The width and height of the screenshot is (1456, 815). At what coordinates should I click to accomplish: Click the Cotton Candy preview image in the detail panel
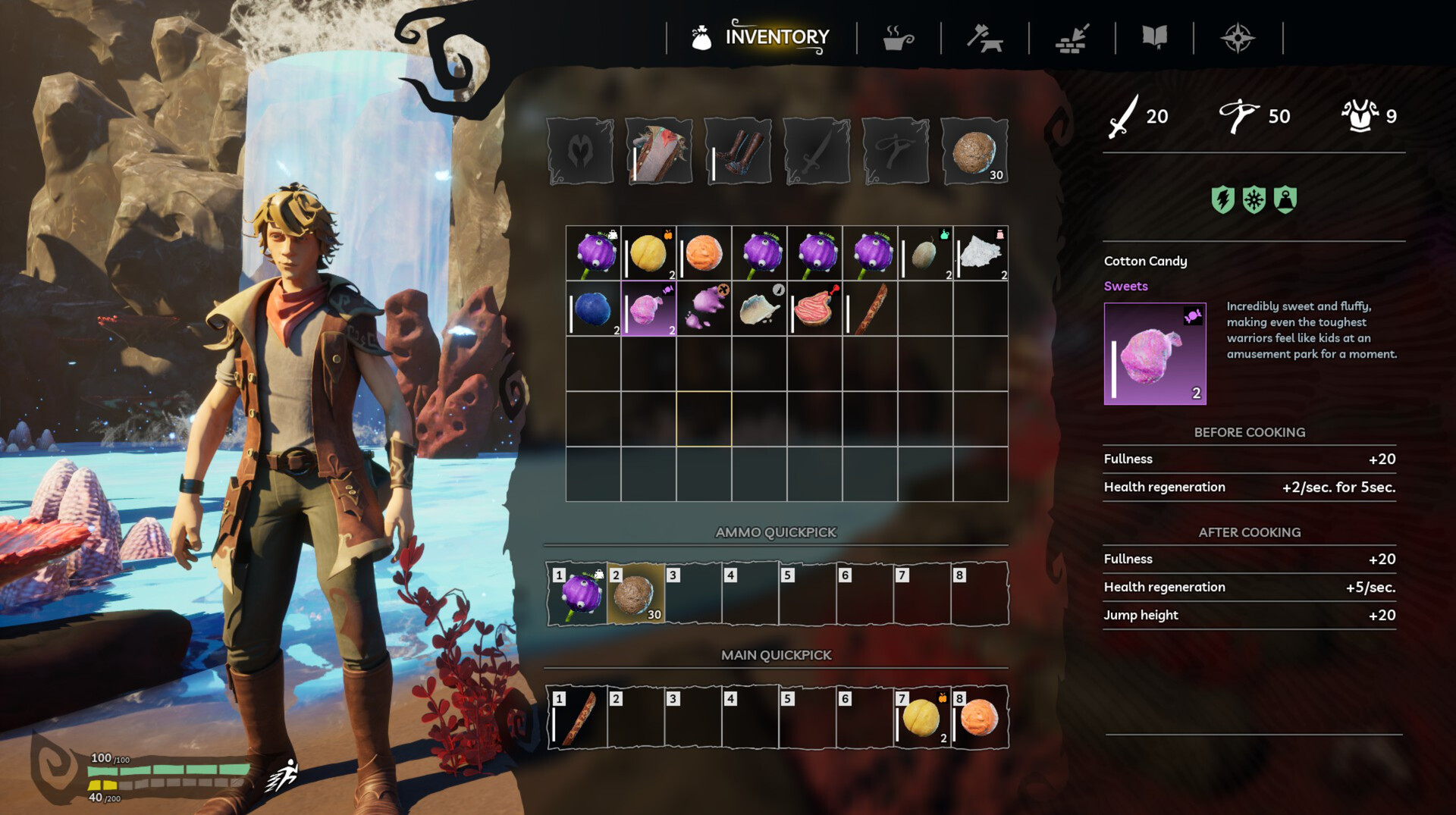pos(1155,354)
